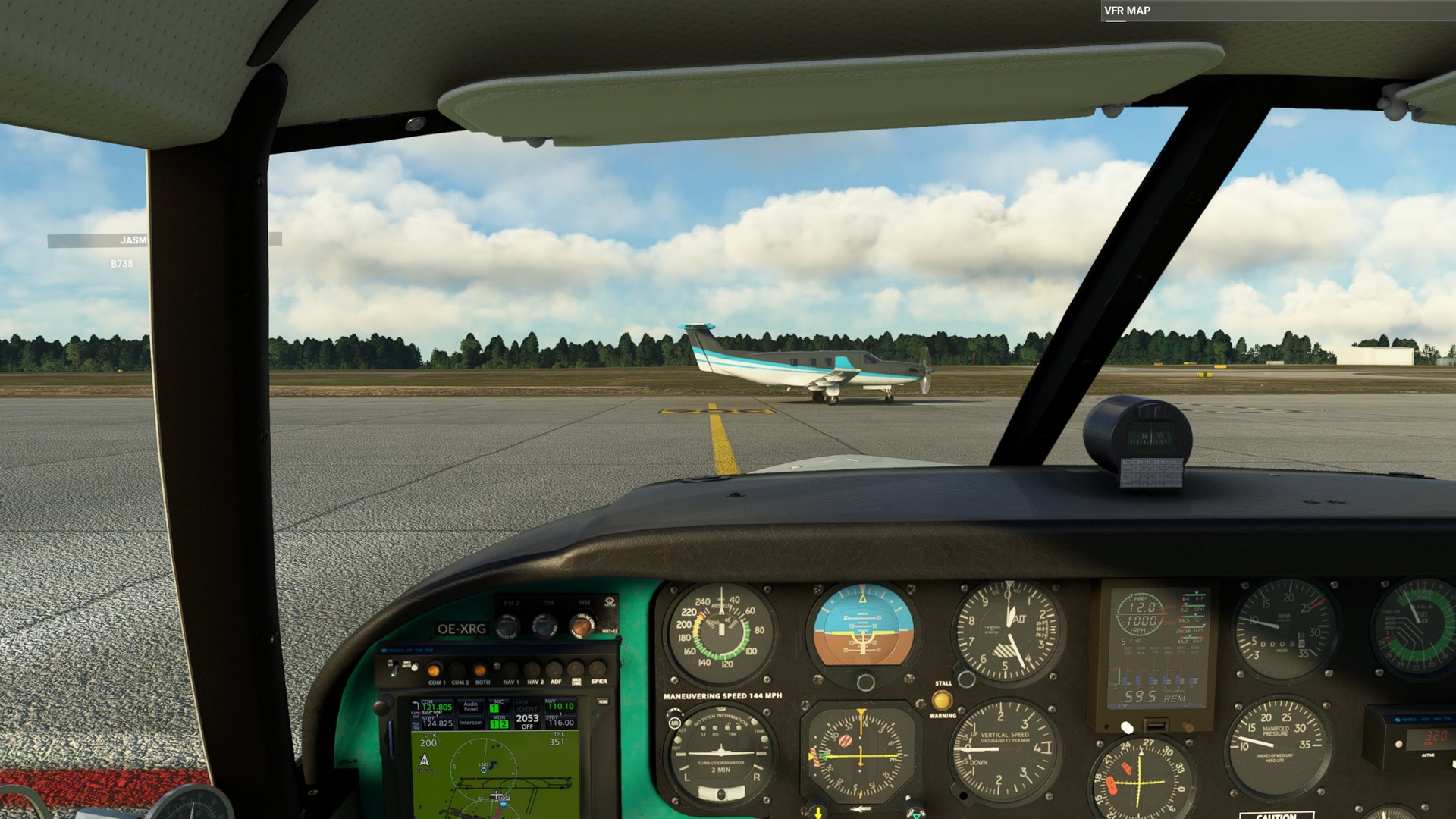Image resolution: width=1456 pixels, height=819 pixels.
Task: Toggle the COM 1 audio panel button
Action: point(435,671)
